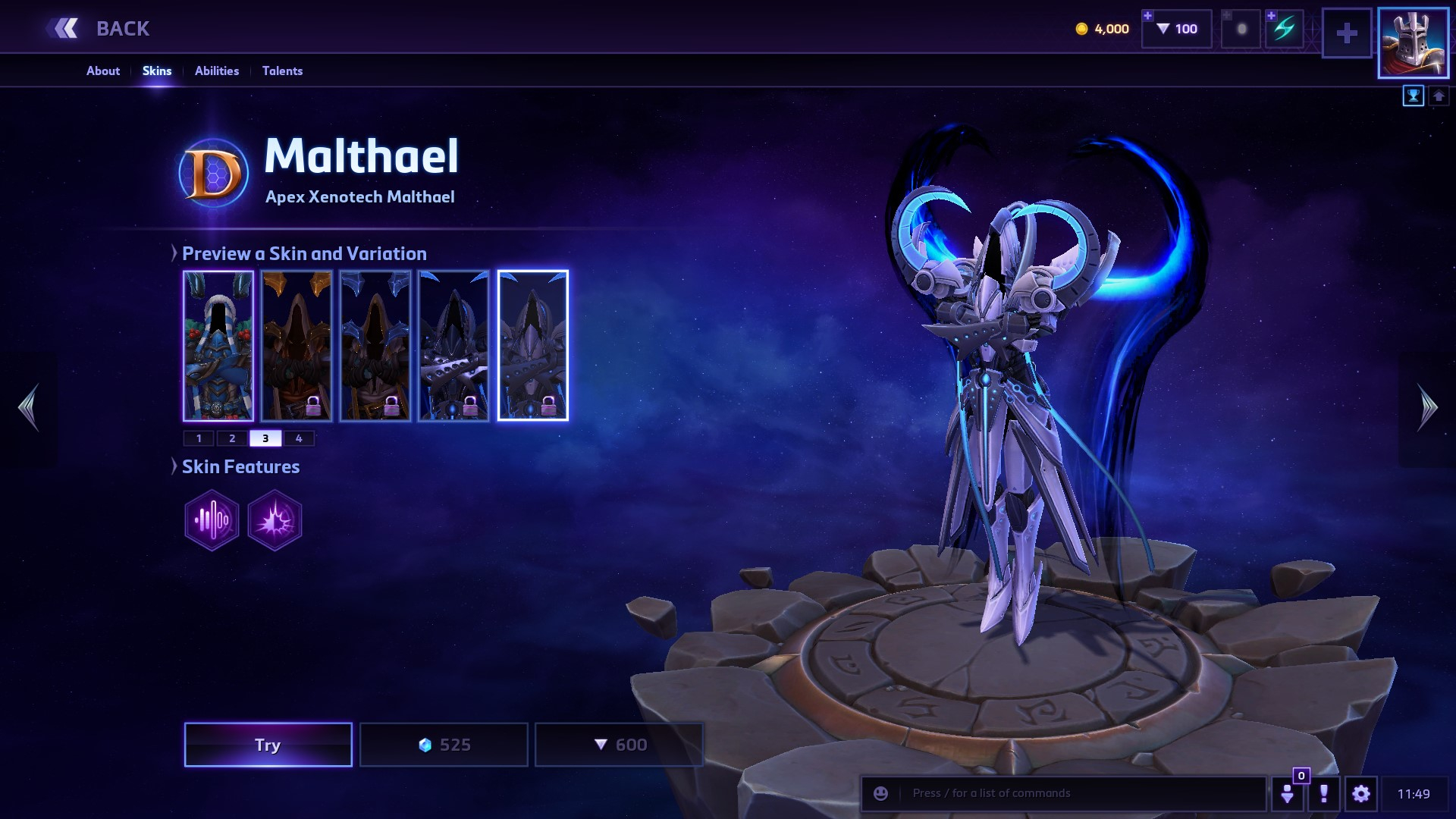Click the Try button

(x=268, y=745)
